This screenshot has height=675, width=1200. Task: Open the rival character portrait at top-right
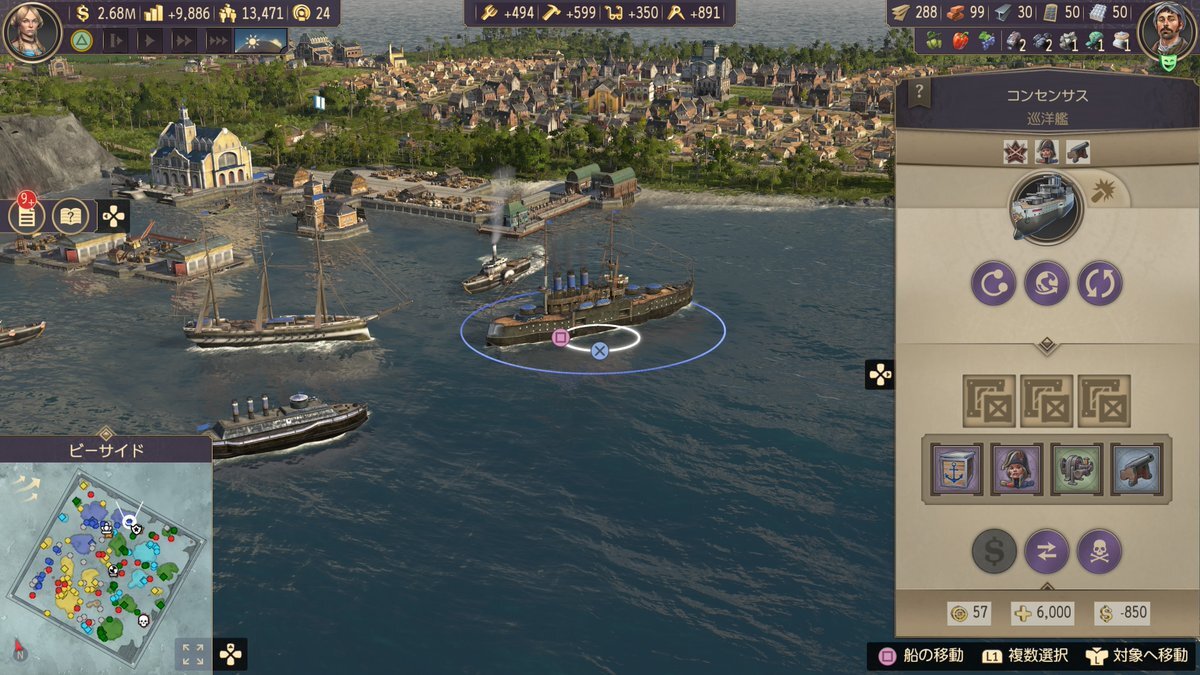[x=1166, y=30]
